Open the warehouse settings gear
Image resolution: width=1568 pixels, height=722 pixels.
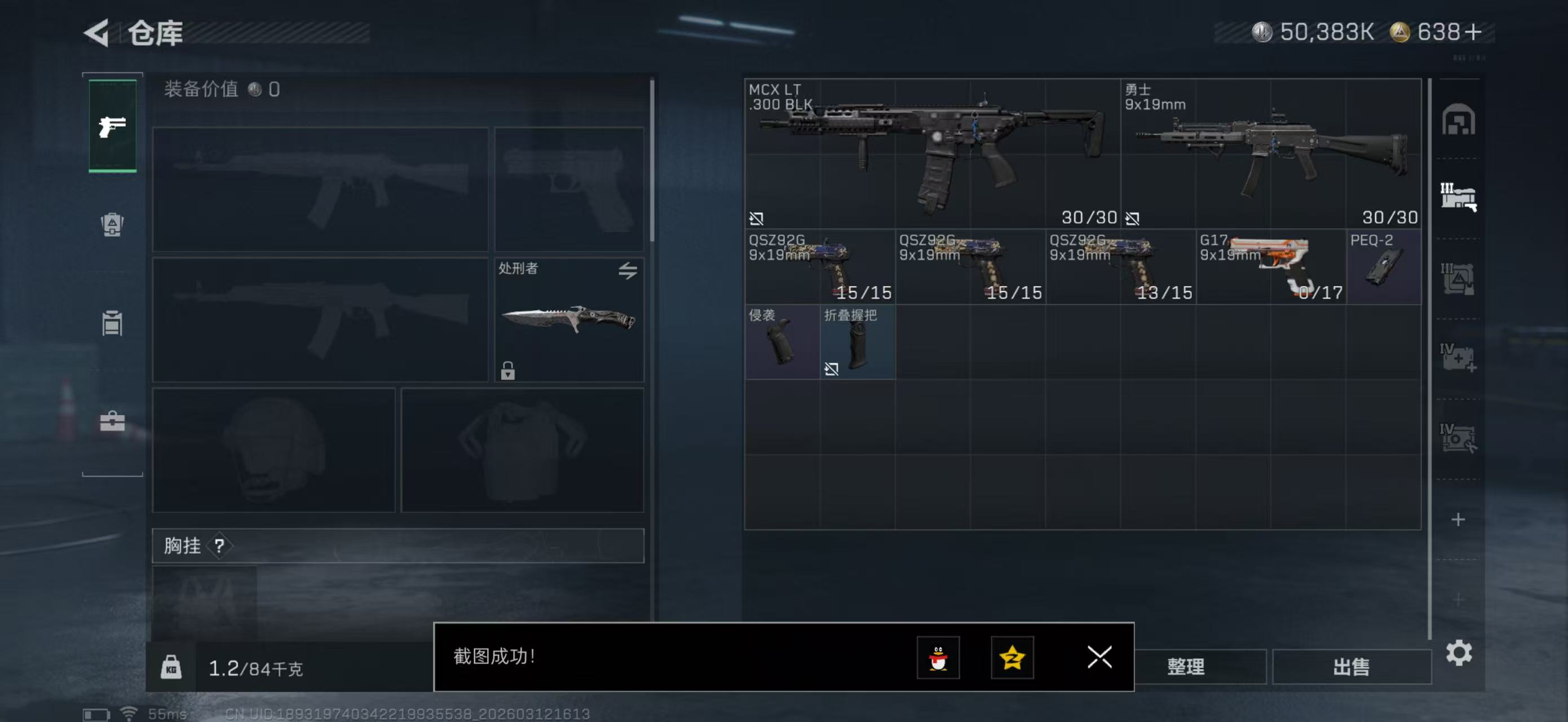point(1459,653)
